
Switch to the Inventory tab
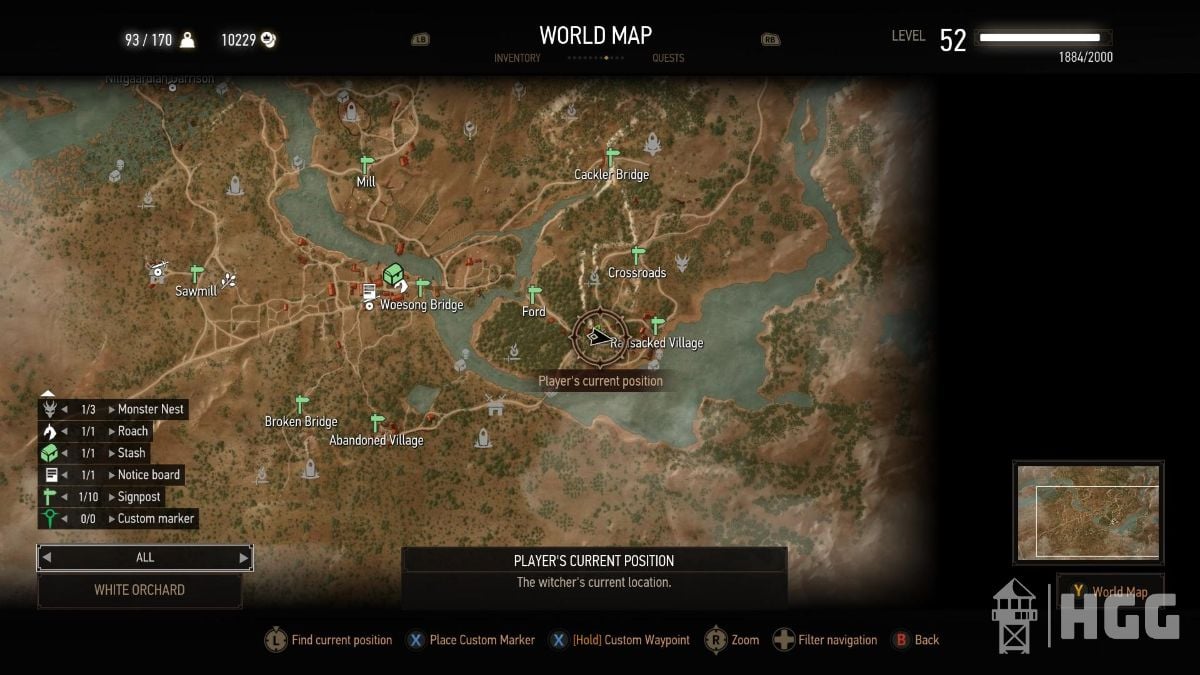pyautogui.click(x=517, y=58)
